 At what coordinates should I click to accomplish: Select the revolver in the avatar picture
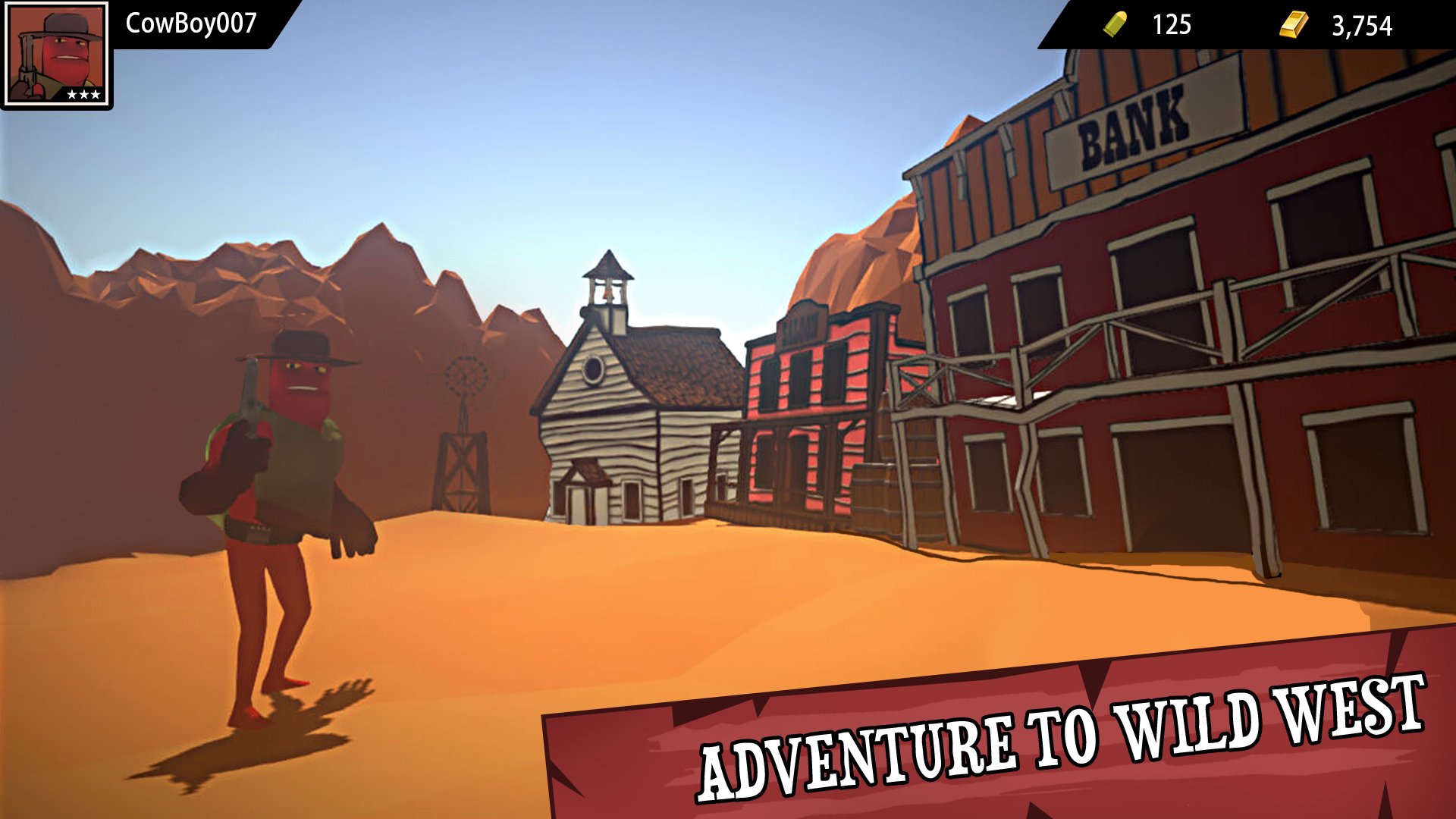point(29,64)
